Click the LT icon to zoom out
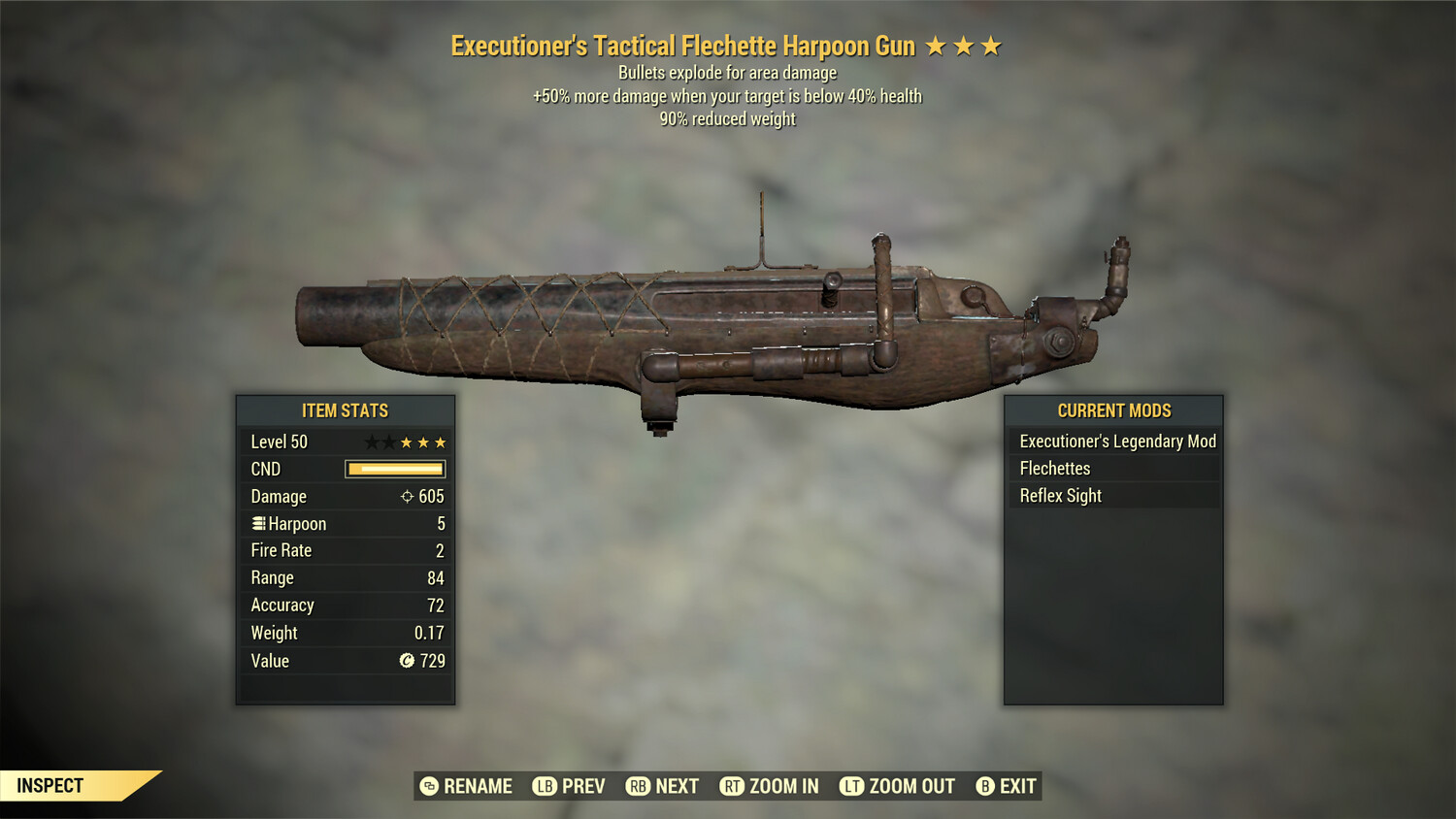This screenshot has height=819, width=1456. coord(852,786)
